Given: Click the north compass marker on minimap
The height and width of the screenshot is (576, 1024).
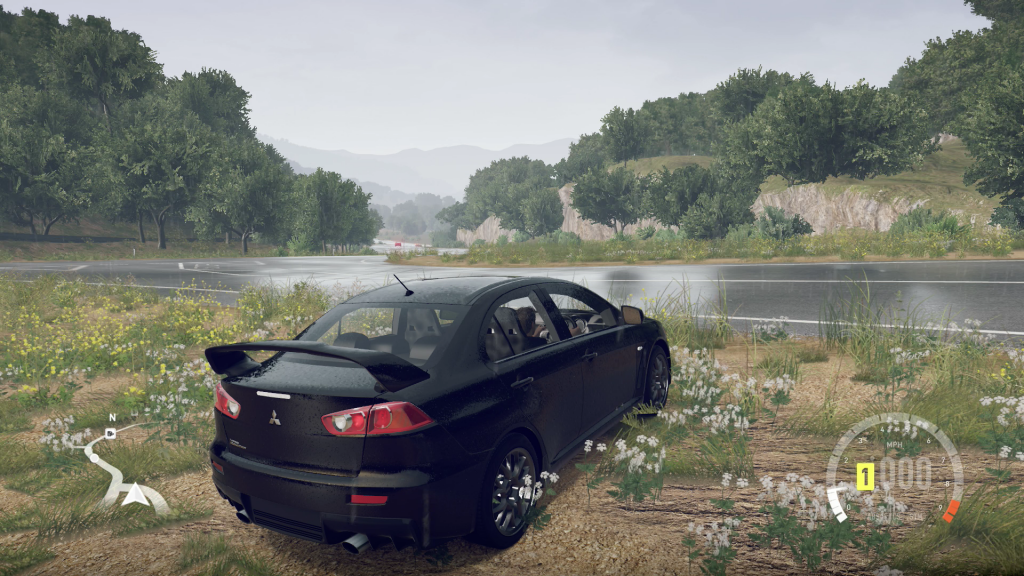Looking at the screenshot, I should click(111, 418).
